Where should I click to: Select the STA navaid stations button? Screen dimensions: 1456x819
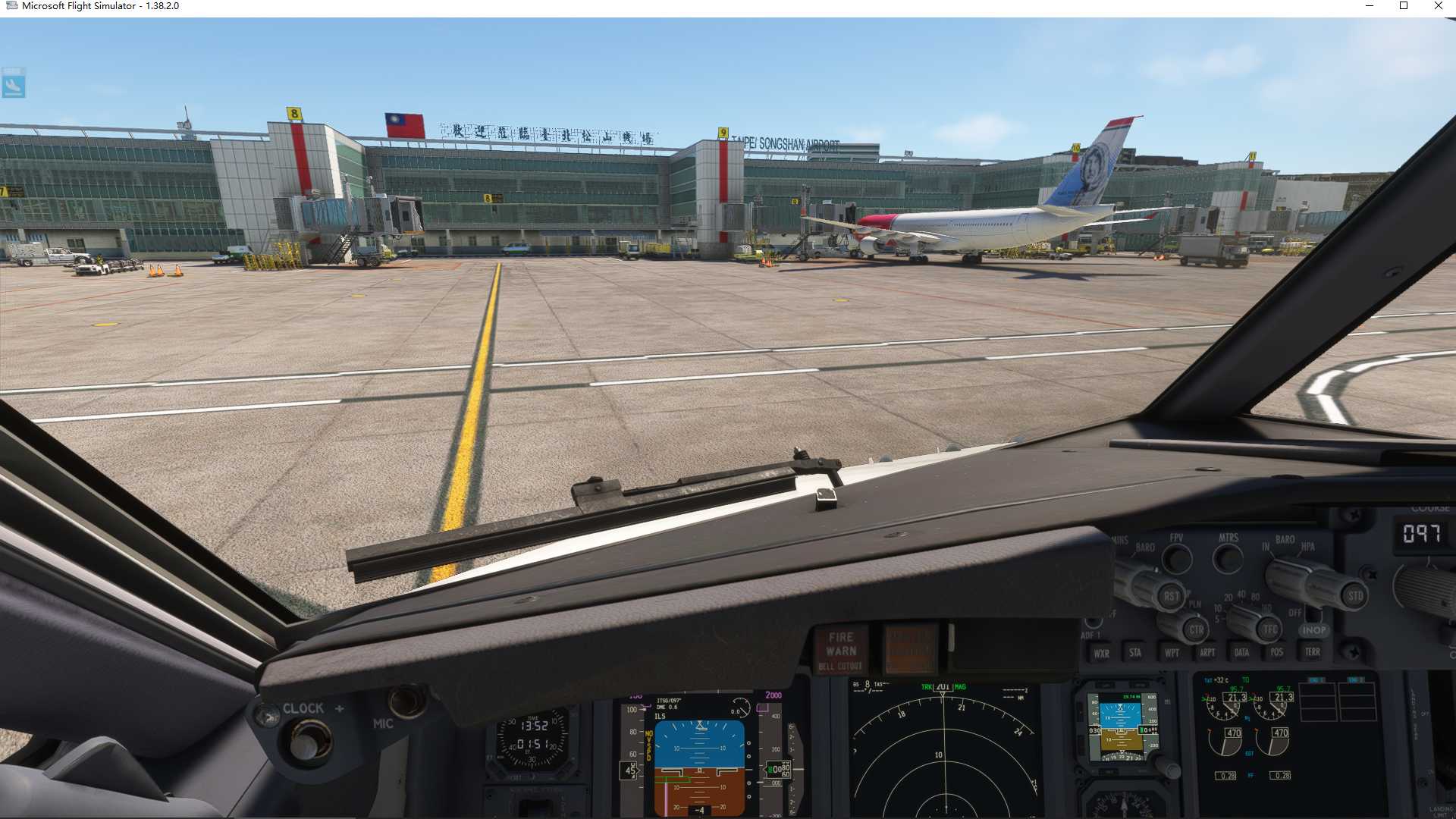point(1136,651)
